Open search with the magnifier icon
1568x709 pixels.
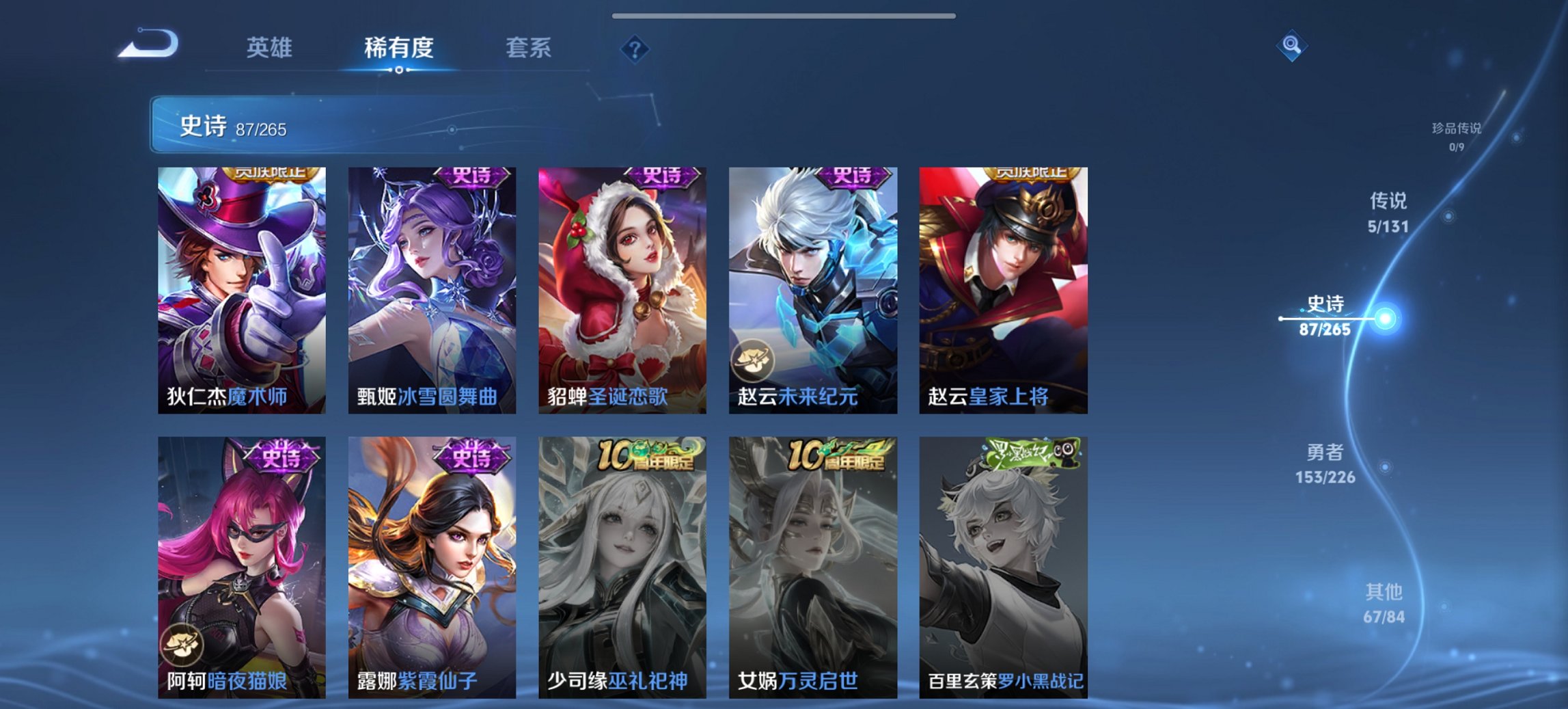point(1290,46)
